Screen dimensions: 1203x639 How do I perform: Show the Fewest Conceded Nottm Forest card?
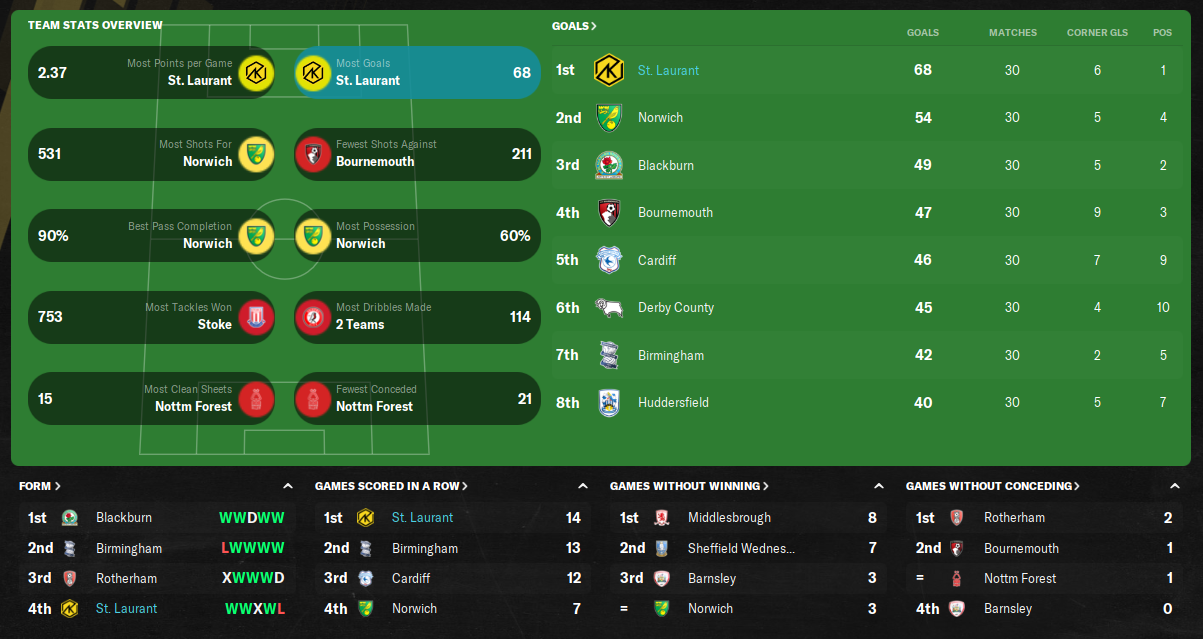pos(417,398)
